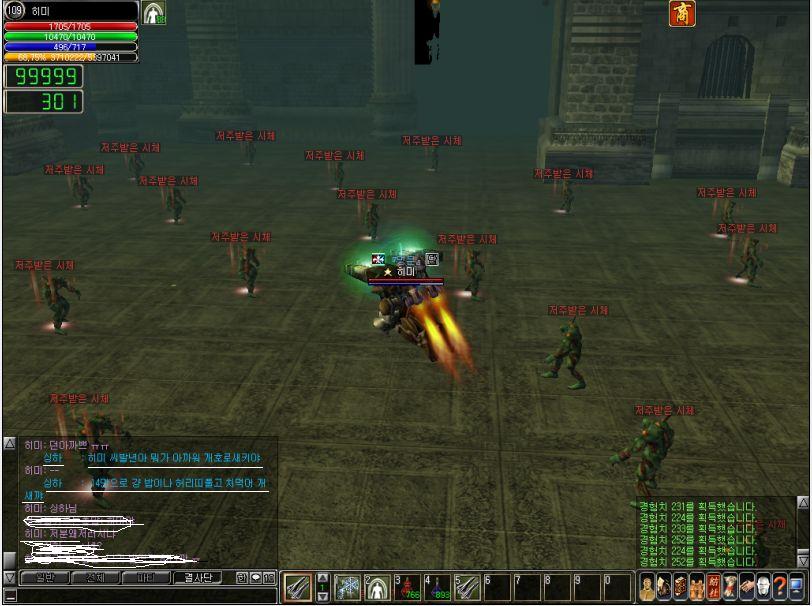Open the help question mark menu icon
This screenshot has width=812, height=606.
(780, 588)
